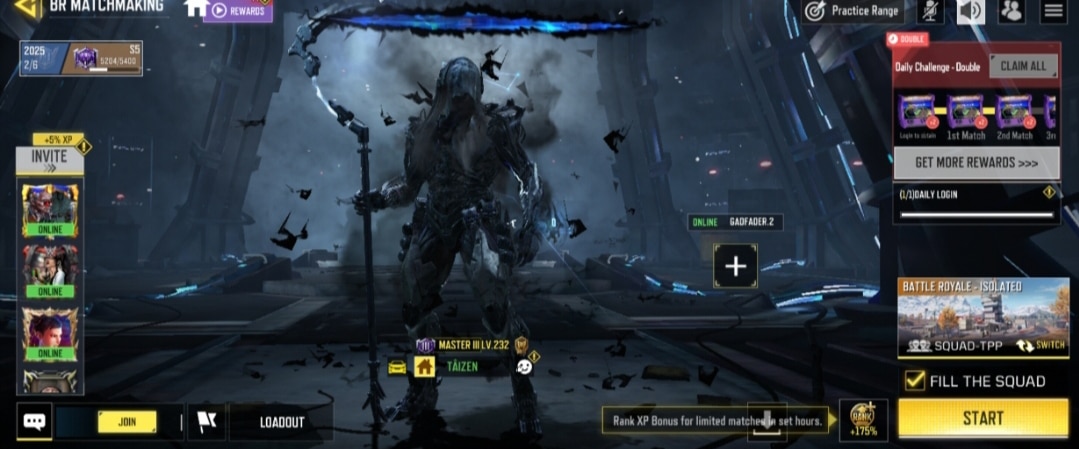Open the friends list icon
1079x449 pixels.
pos(1011,11)
